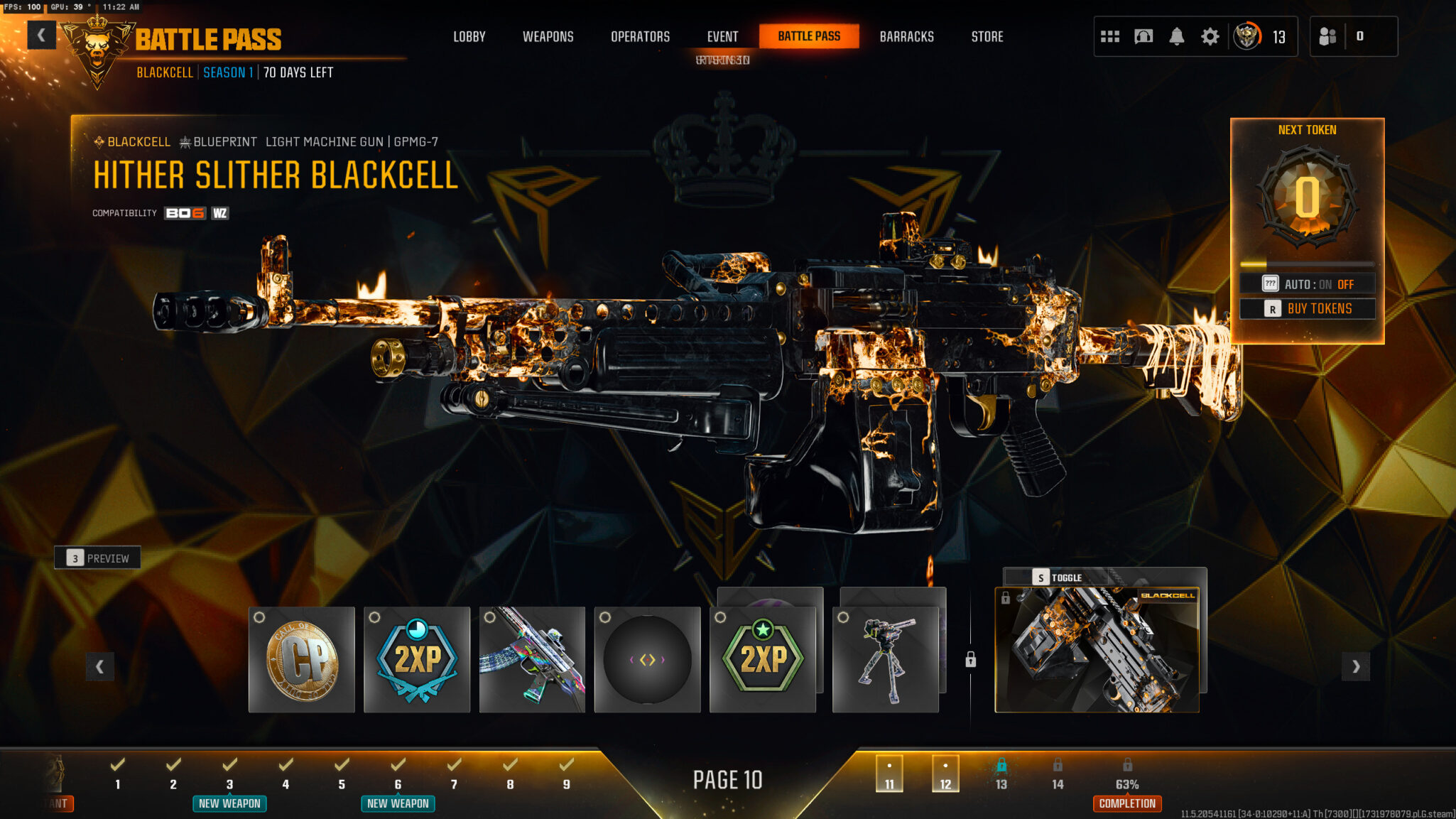Screen dimensions: 1456x819
Task: Check notifications via the bell icon
Action: (x=1176, y=36)
